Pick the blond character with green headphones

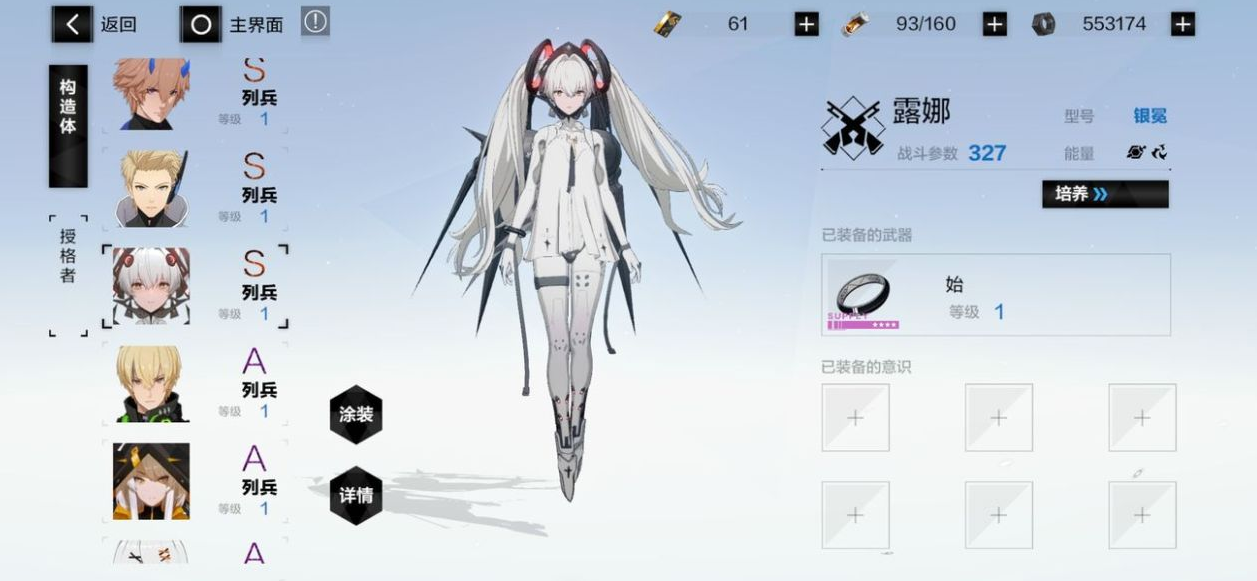[152, 385]
